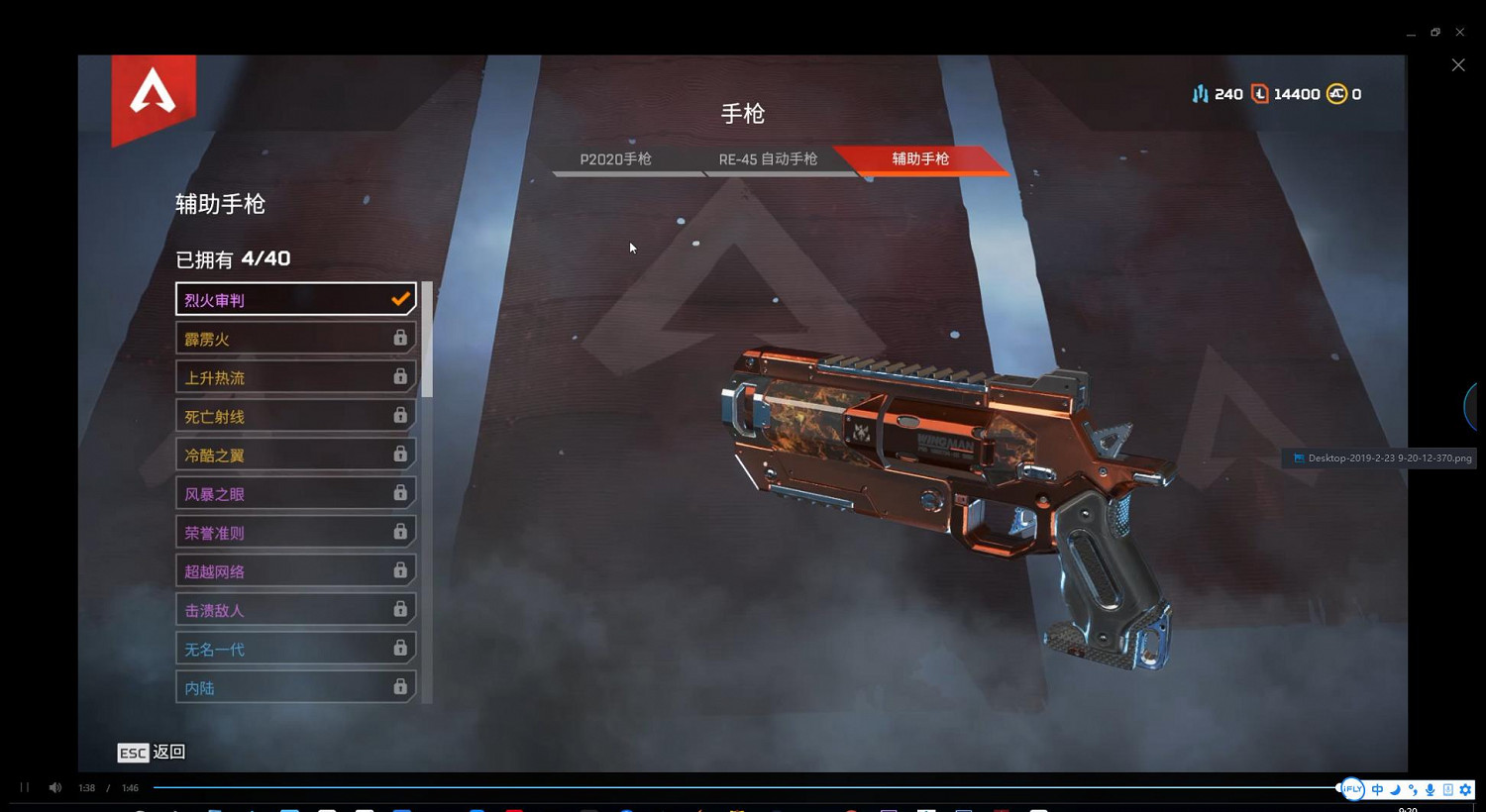1486x812 pixels.
Task: Switch to the RE-45 自动手枪 tab
Action: tap(768, 158)
